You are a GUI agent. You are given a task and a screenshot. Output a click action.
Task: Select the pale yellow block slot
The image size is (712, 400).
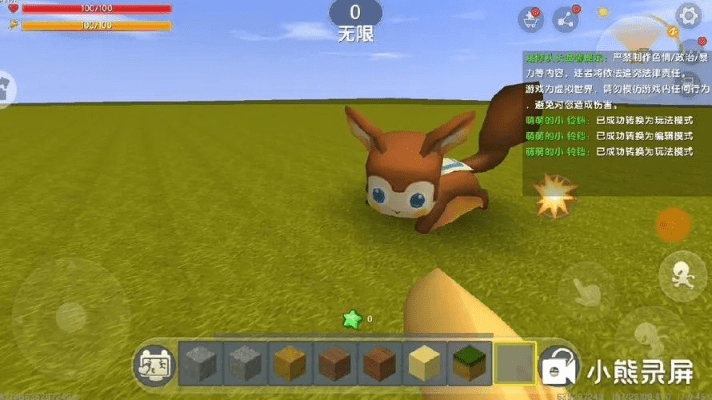[x=423, y=362]
